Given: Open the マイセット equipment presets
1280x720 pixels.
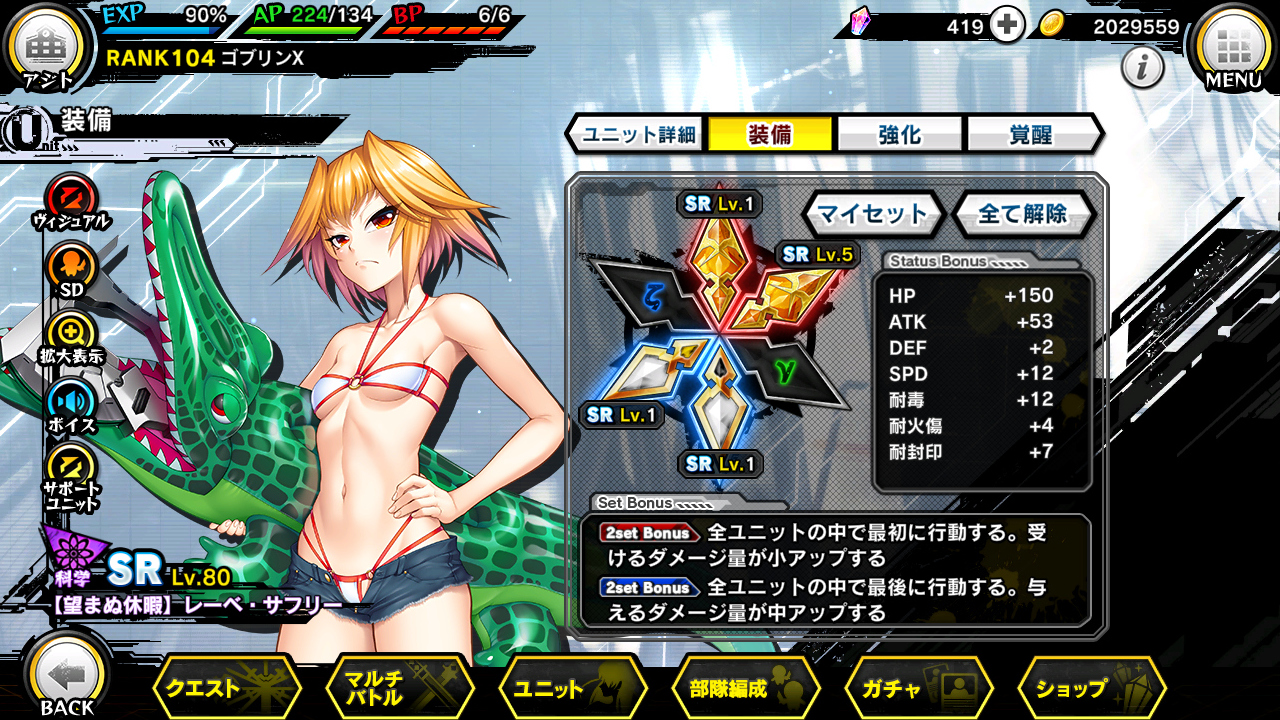Looking at the screenshot, I should (873, 213).
